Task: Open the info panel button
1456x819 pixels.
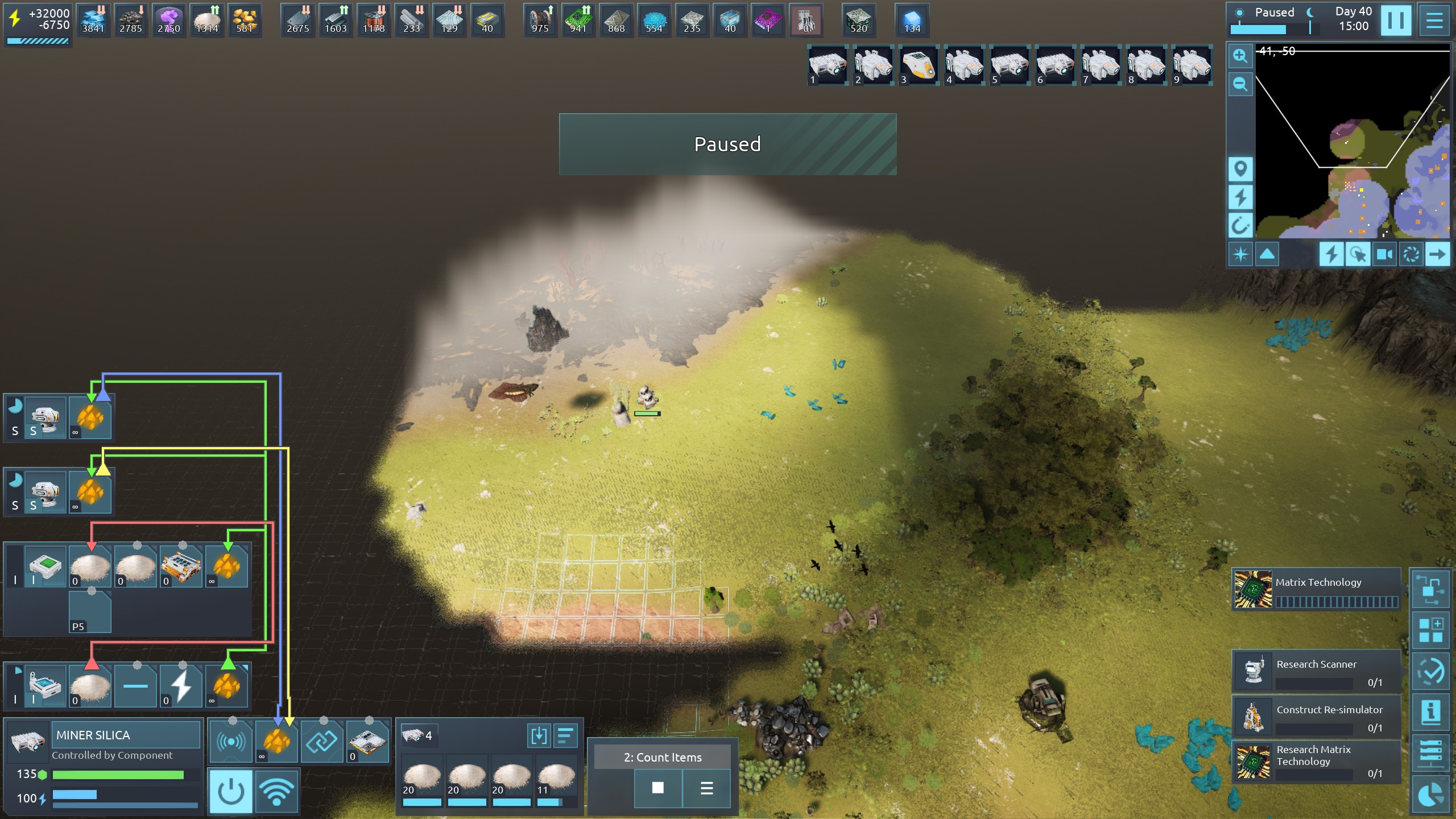Action: (x=1431, y=712)
